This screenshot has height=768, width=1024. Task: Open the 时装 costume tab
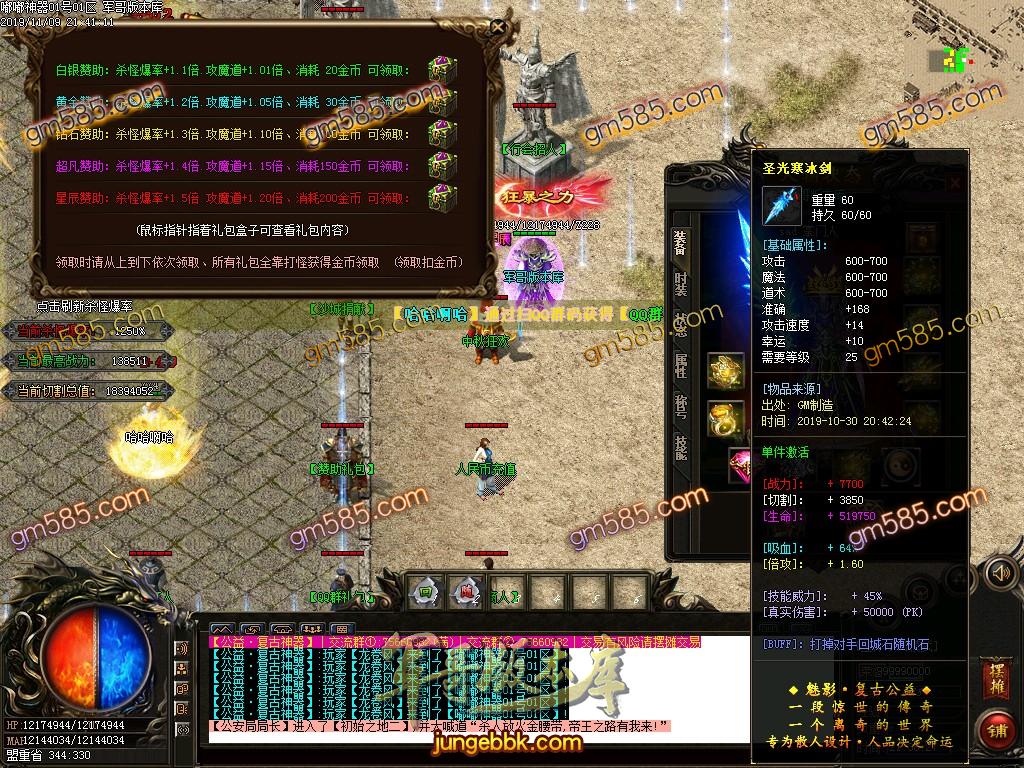[x=680, y=283]
